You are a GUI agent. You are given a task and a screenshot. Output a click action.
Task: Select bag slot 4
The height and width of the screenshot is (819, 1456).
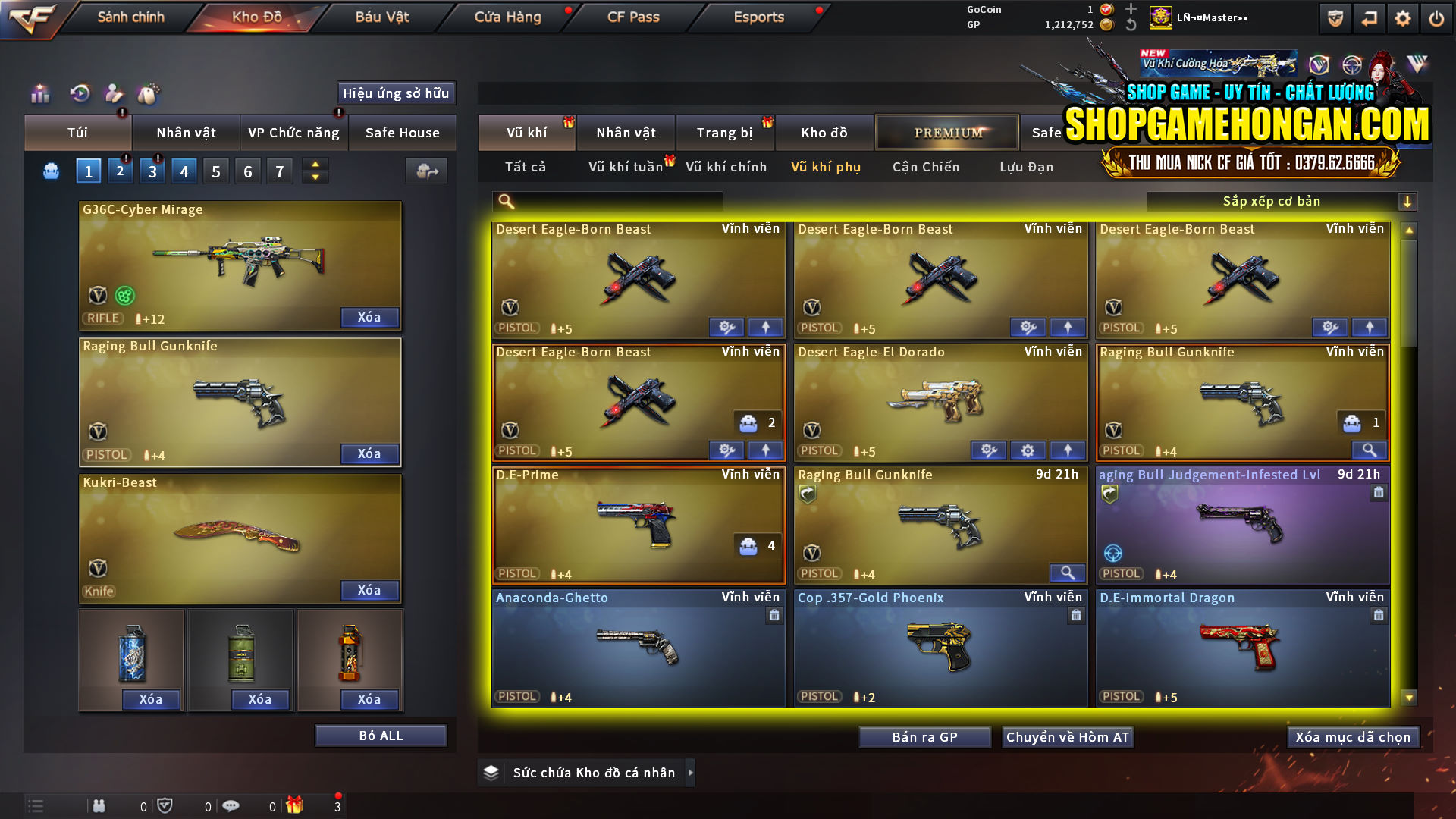(x=184, y=171)
